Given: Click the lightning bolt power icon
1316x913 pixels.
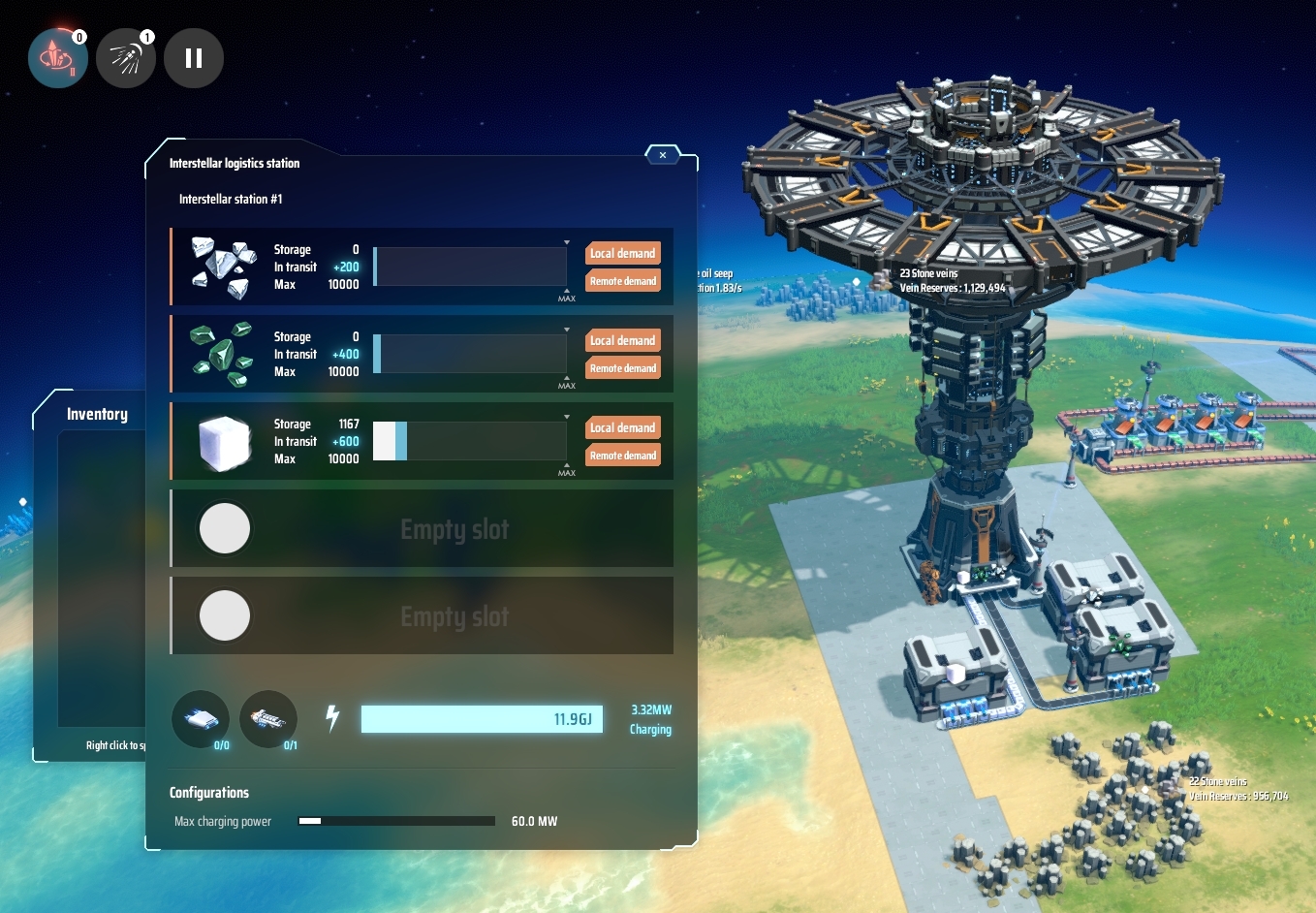Looking at the screenshot, I should (332, 719).
